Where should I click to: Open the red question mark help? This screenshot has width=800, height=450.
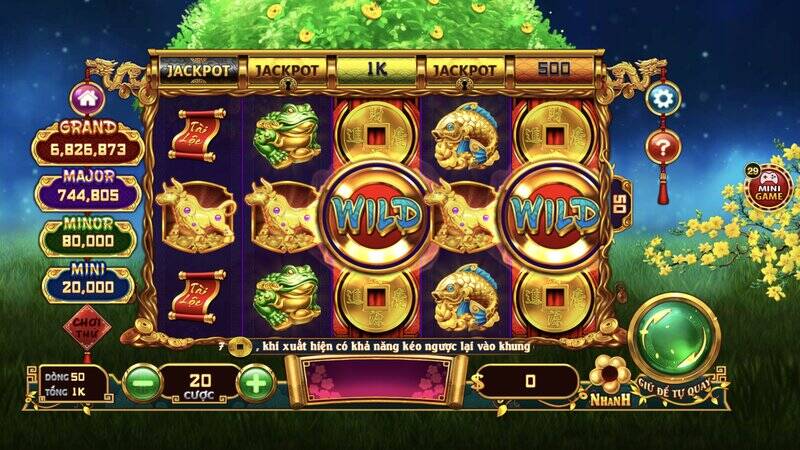pyautogui.click(x=661, y=147)
